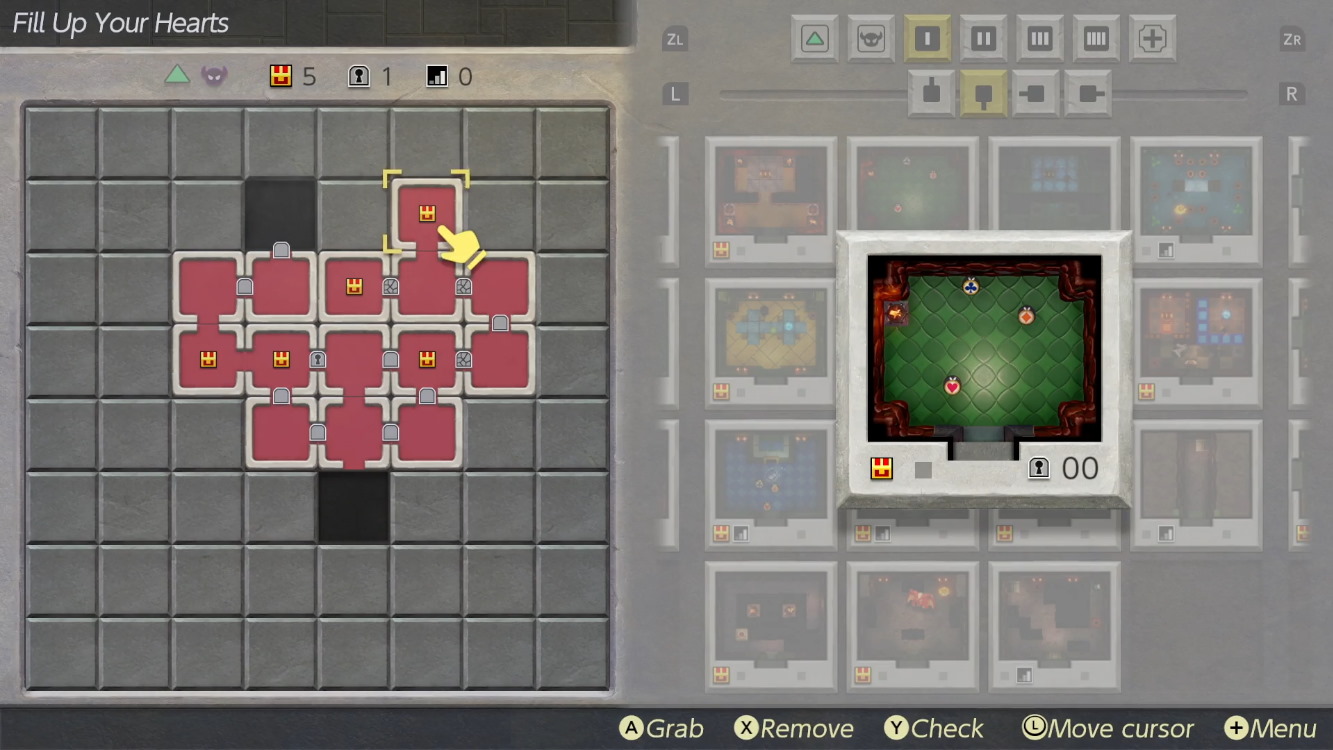The height and width of the screenshot is (750, 1333).
Task: Open the plus-shaped special chamber tab
Action: pyautogui.click(x=1152, y=39)
